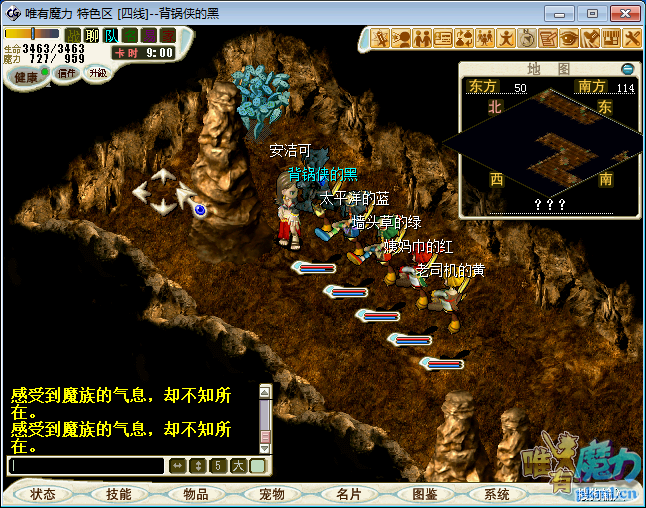Open the 系统 system menu
646x508 pixels.
point(497,494)
